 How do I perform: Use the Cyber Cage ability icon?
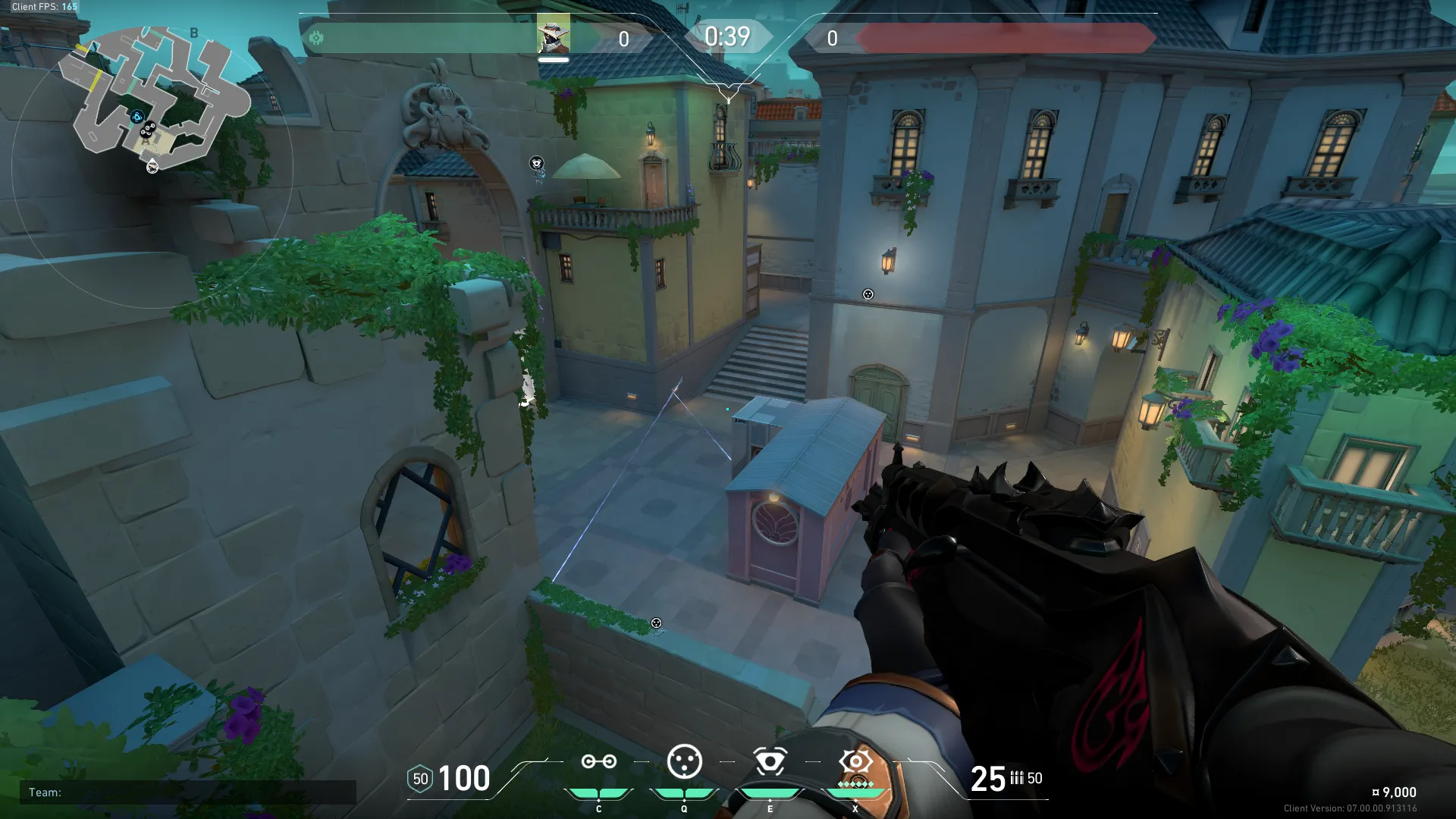684,762
